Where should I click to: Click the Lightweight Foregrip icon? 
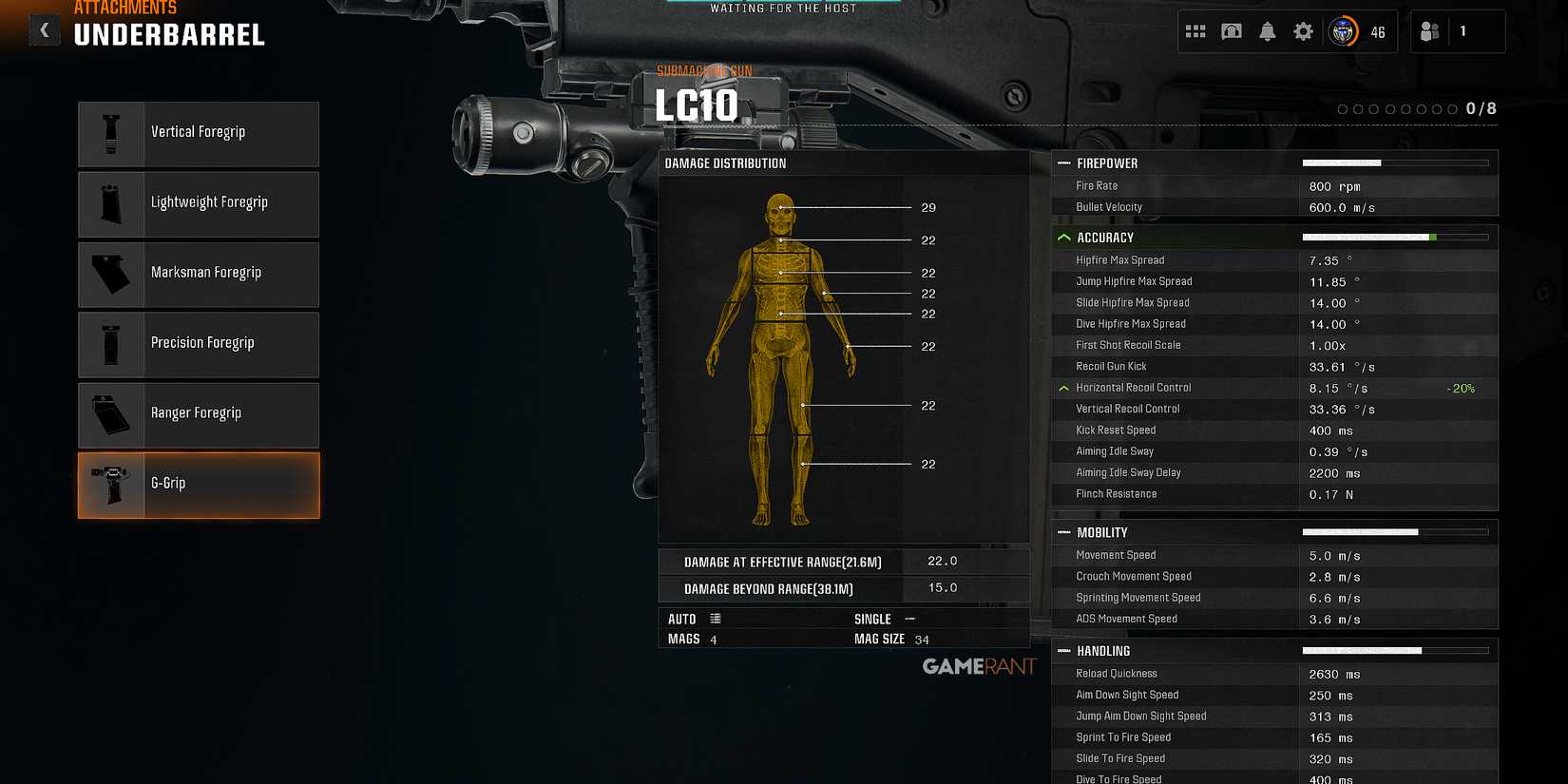point(112,202)
